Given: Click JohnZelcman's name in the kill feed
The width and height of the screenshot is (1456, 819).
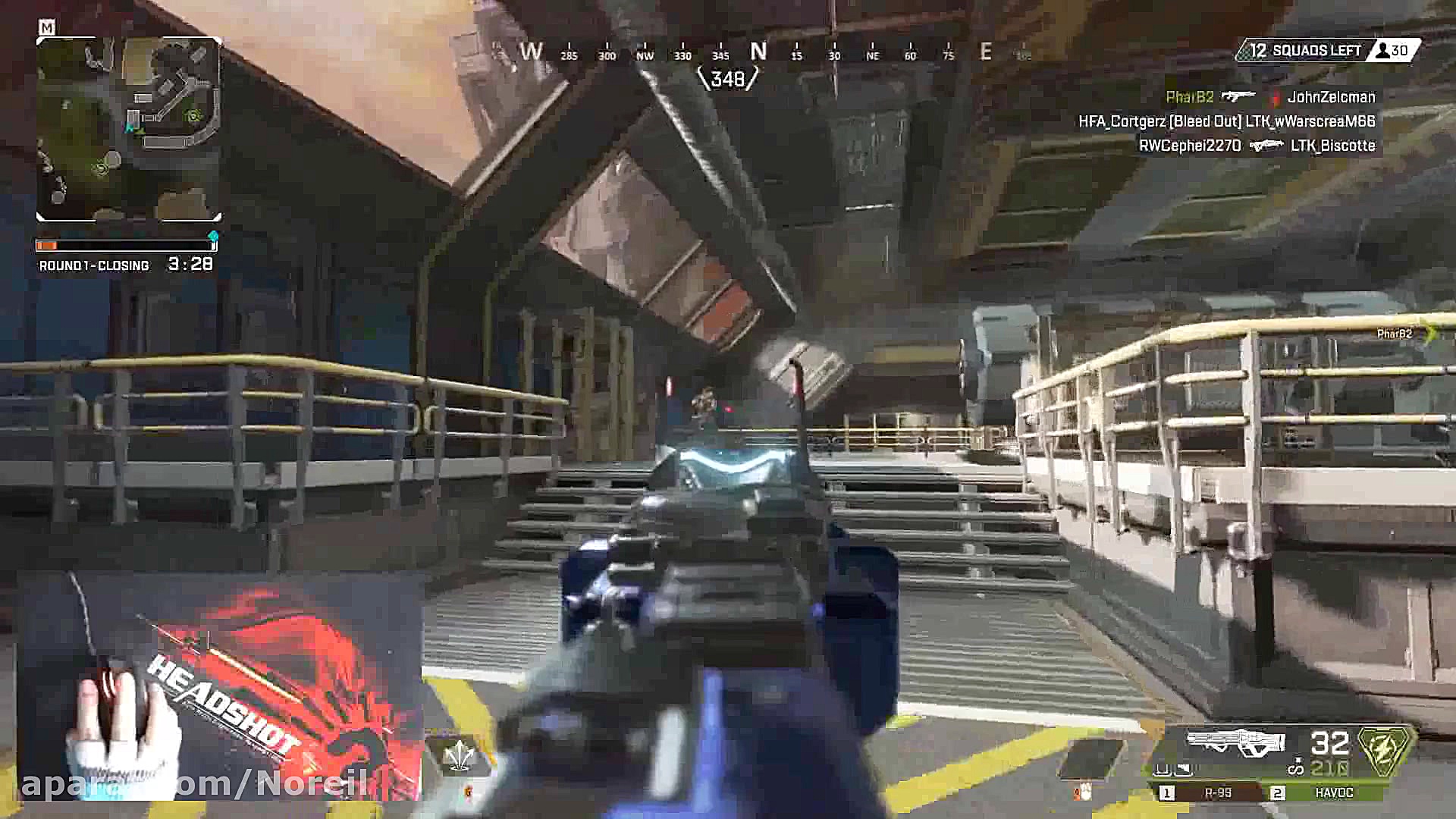Looking at the screenshot, I should pos(1332,96).
